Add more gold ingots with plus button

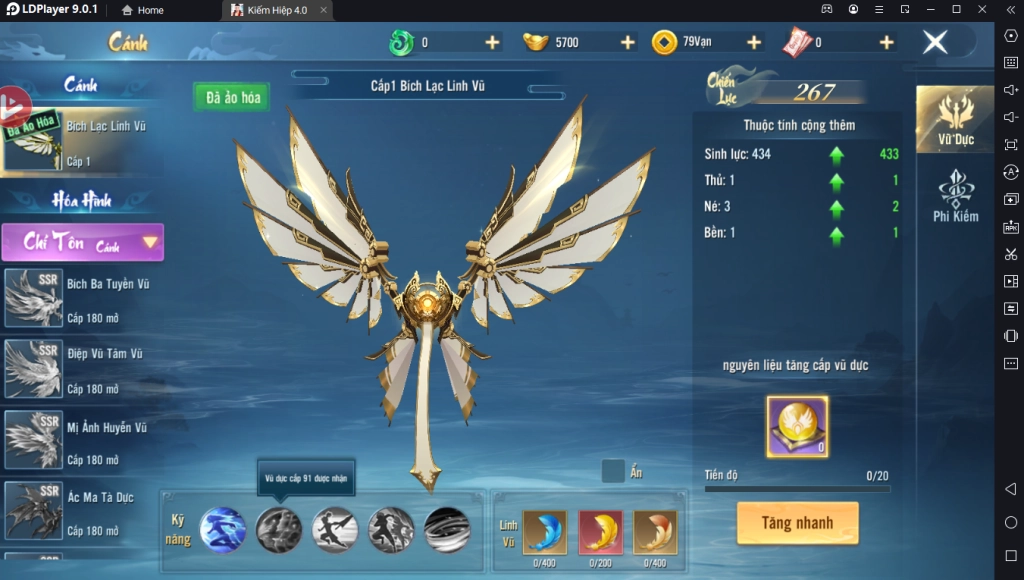(x=627, y=42)
